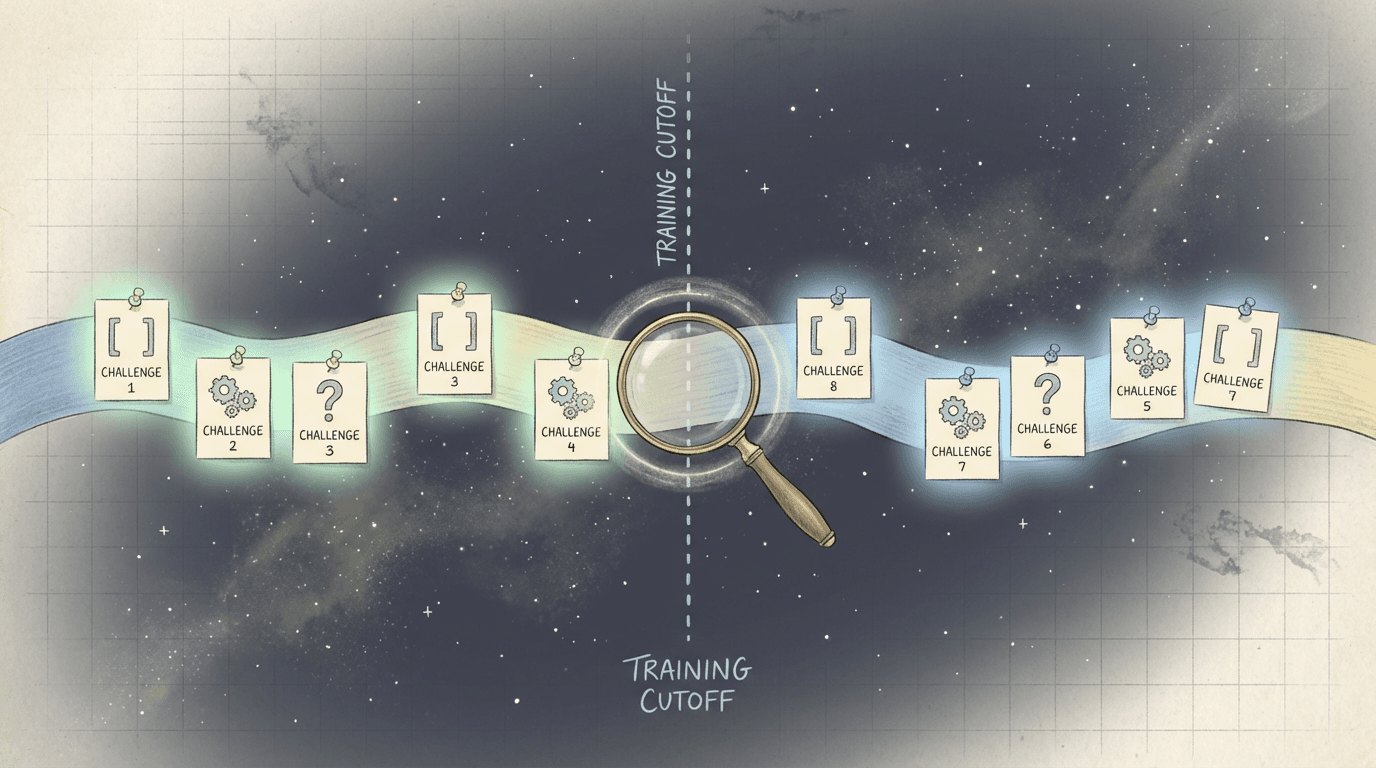Viewport: 1376px width, 768px height.
Task: Open the Challenge 4 card
Action: (x=571, y=409)
